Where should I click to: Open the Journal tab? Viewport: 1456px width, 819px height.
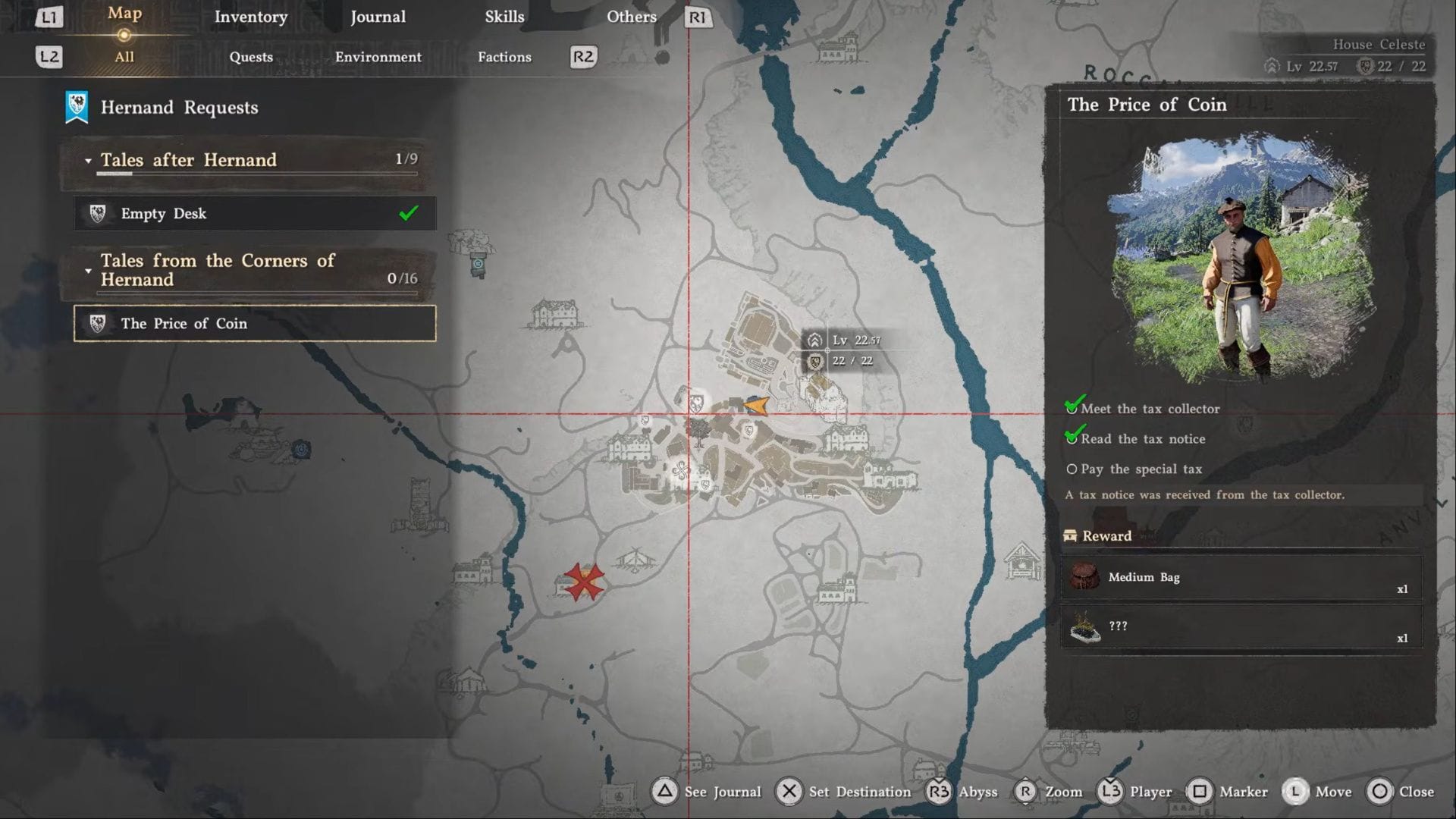378,17
